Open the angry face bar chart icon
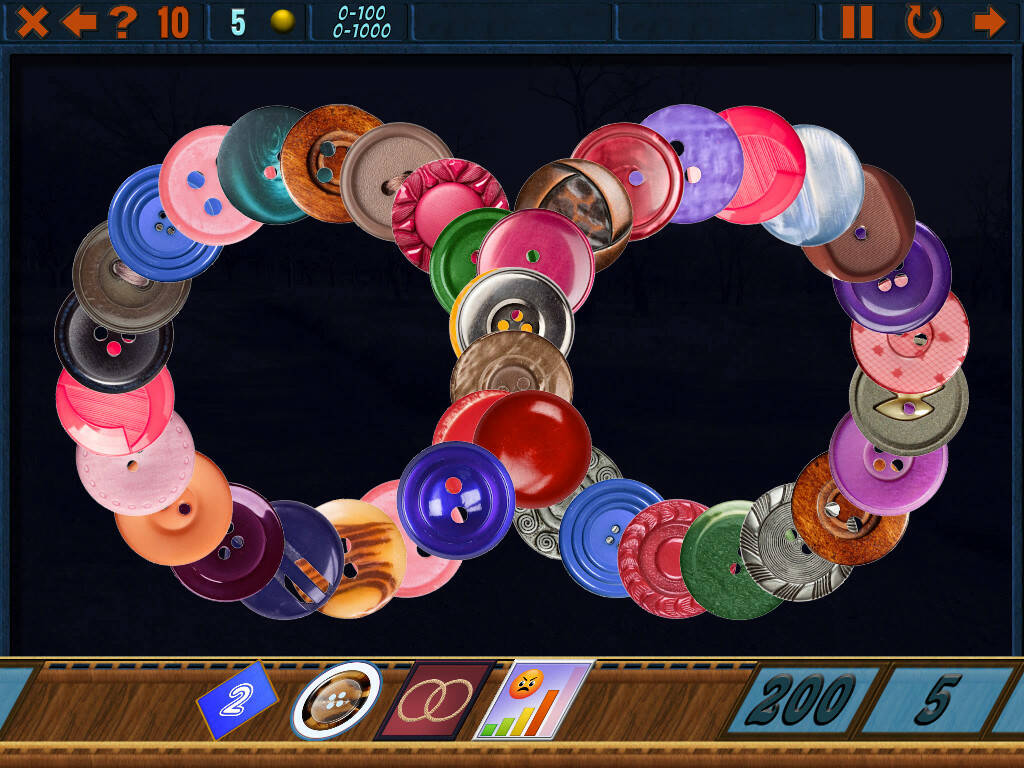Image resolution: width=1024 pixels, height=768 pixels. point(534,700)
